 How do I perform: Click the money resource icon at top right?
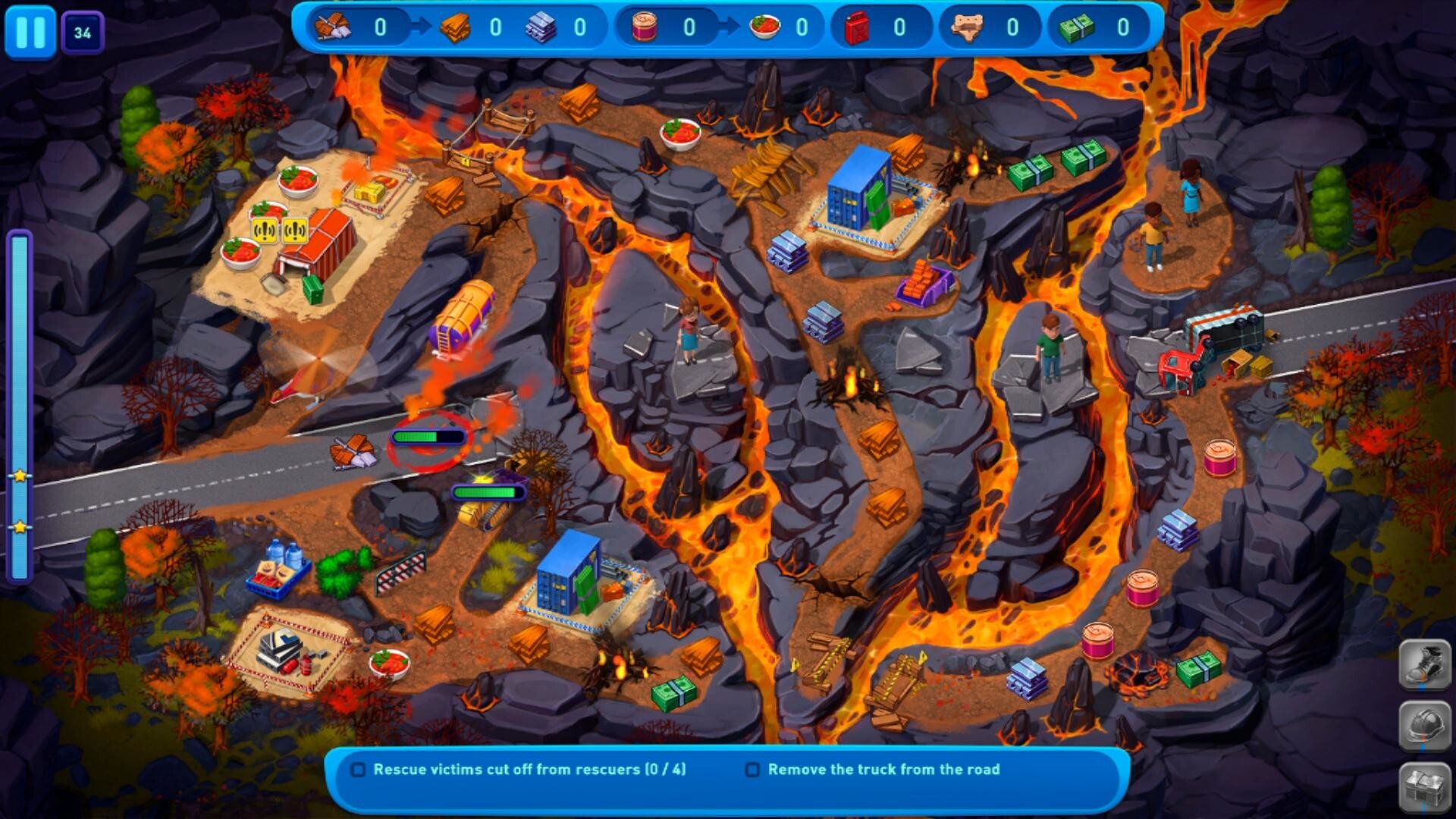coord(1078,26)
